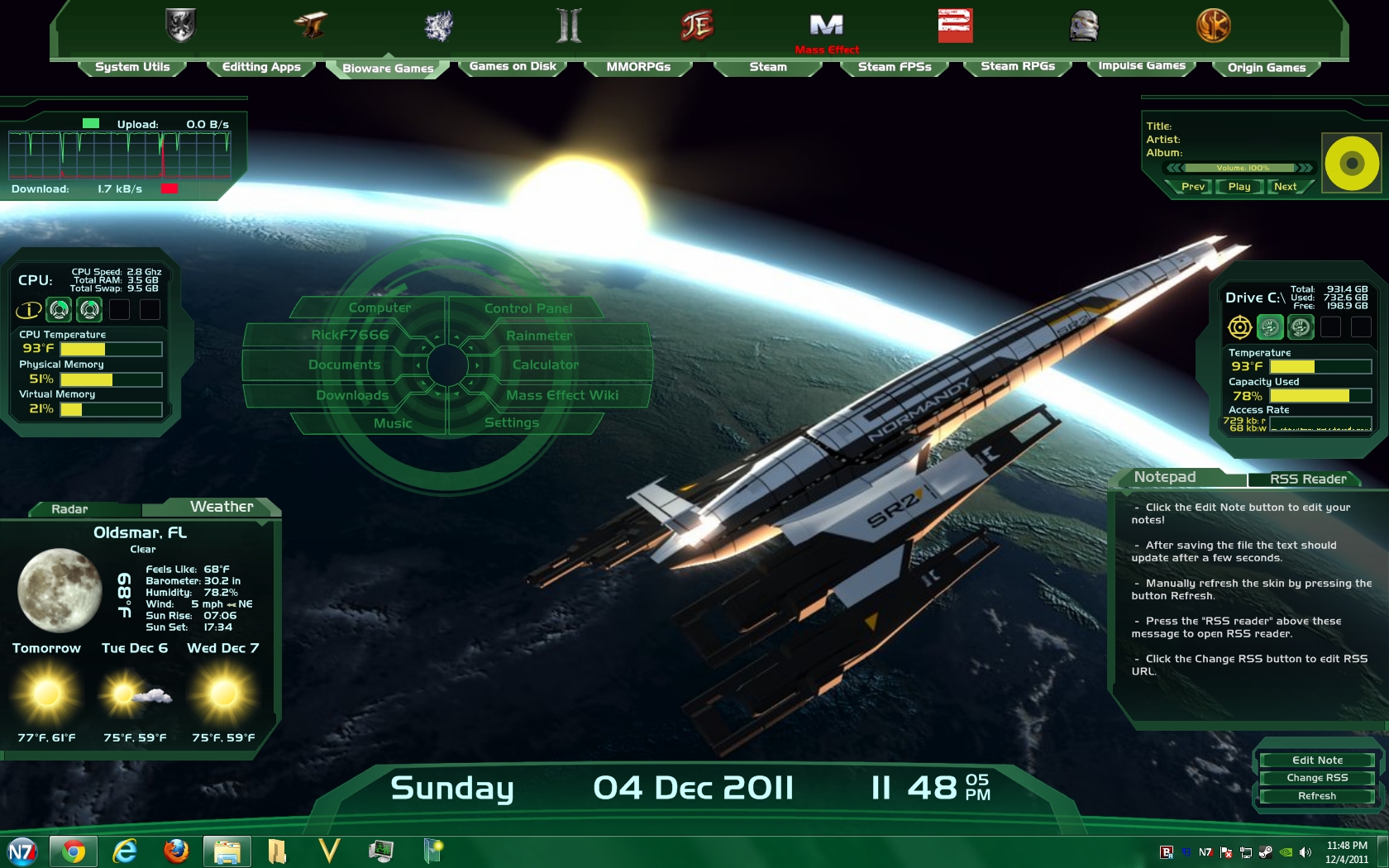Image resolution: width=1389 pixels, height=868 pixels.
Task: Click Play in the music player
Action: point(1239,187)
